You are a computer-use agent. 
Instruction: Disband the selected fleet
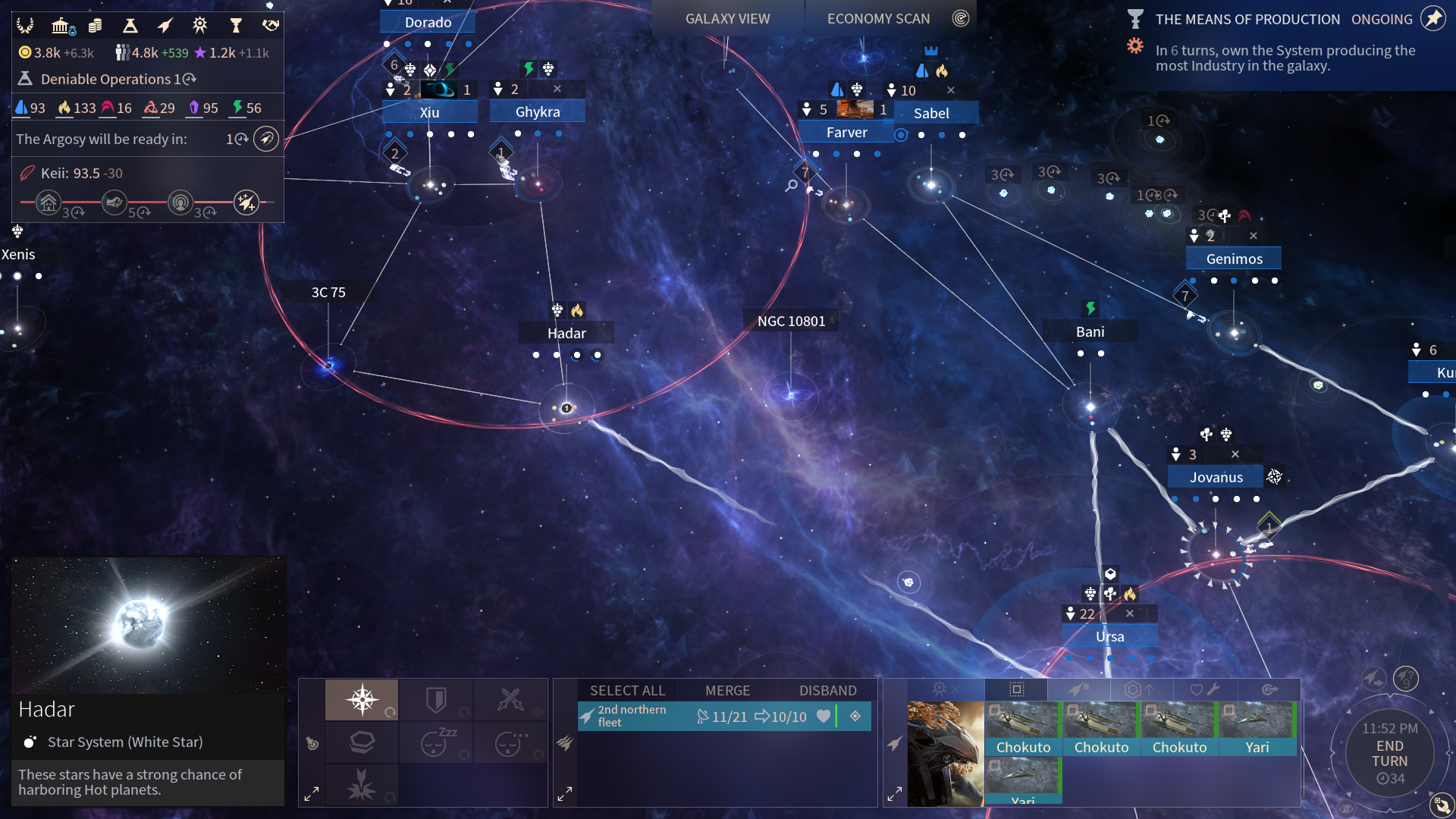pos(827,690)
